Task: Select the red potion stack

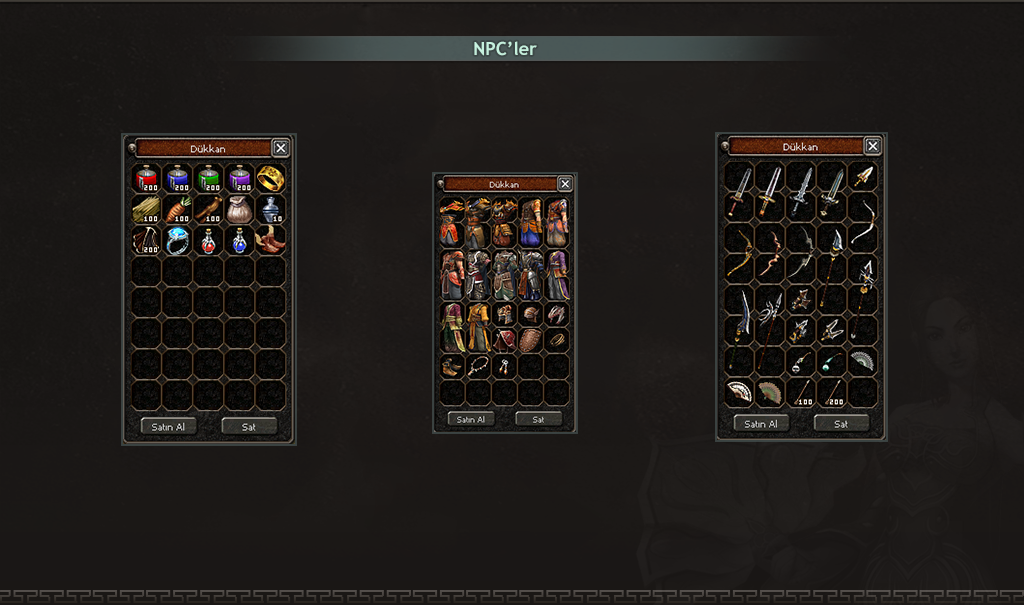Action: point(148,179)
